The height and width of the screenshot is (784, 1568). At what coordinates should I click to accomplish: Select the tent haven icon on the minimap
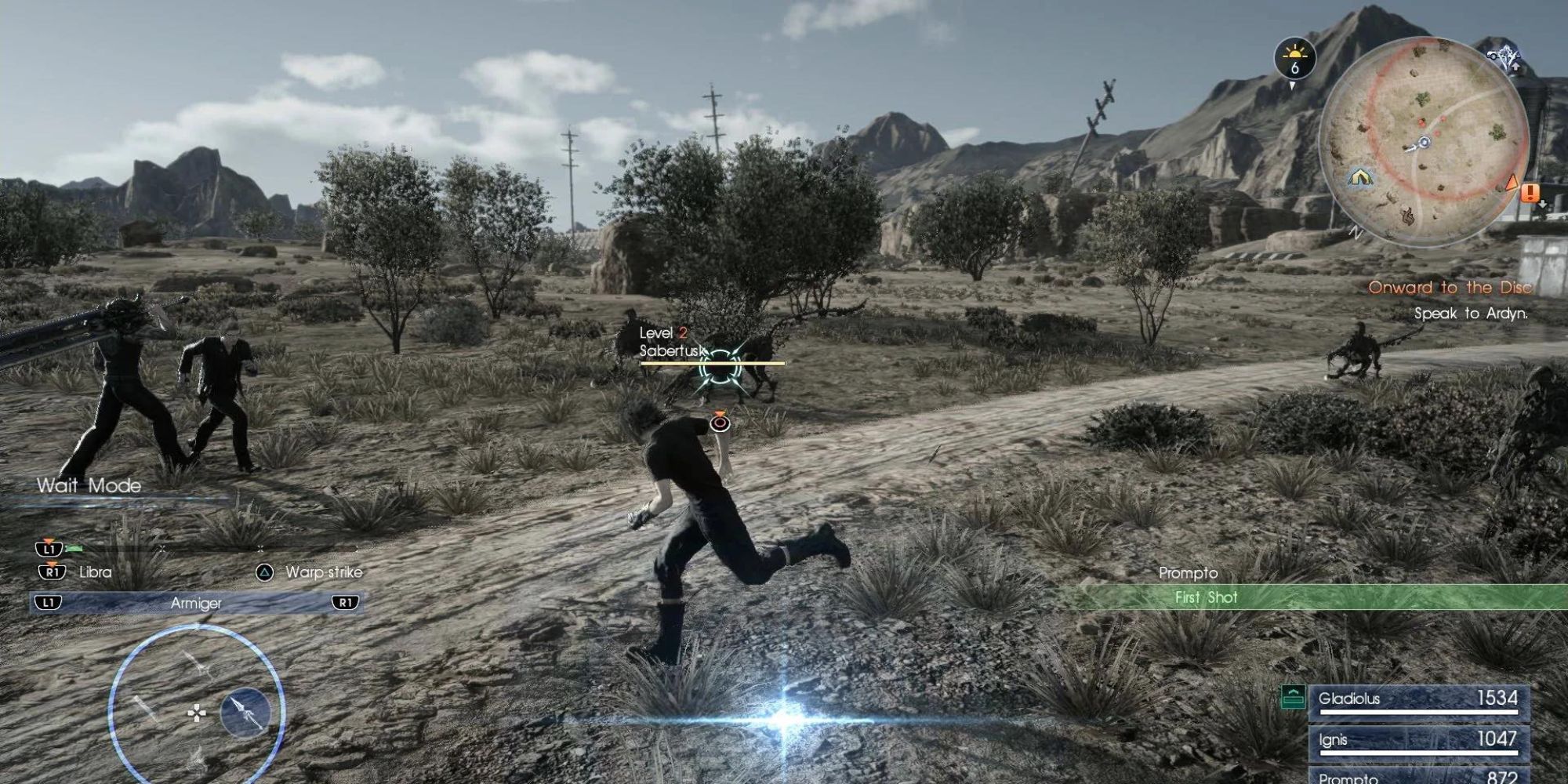tap(1361, 178)
